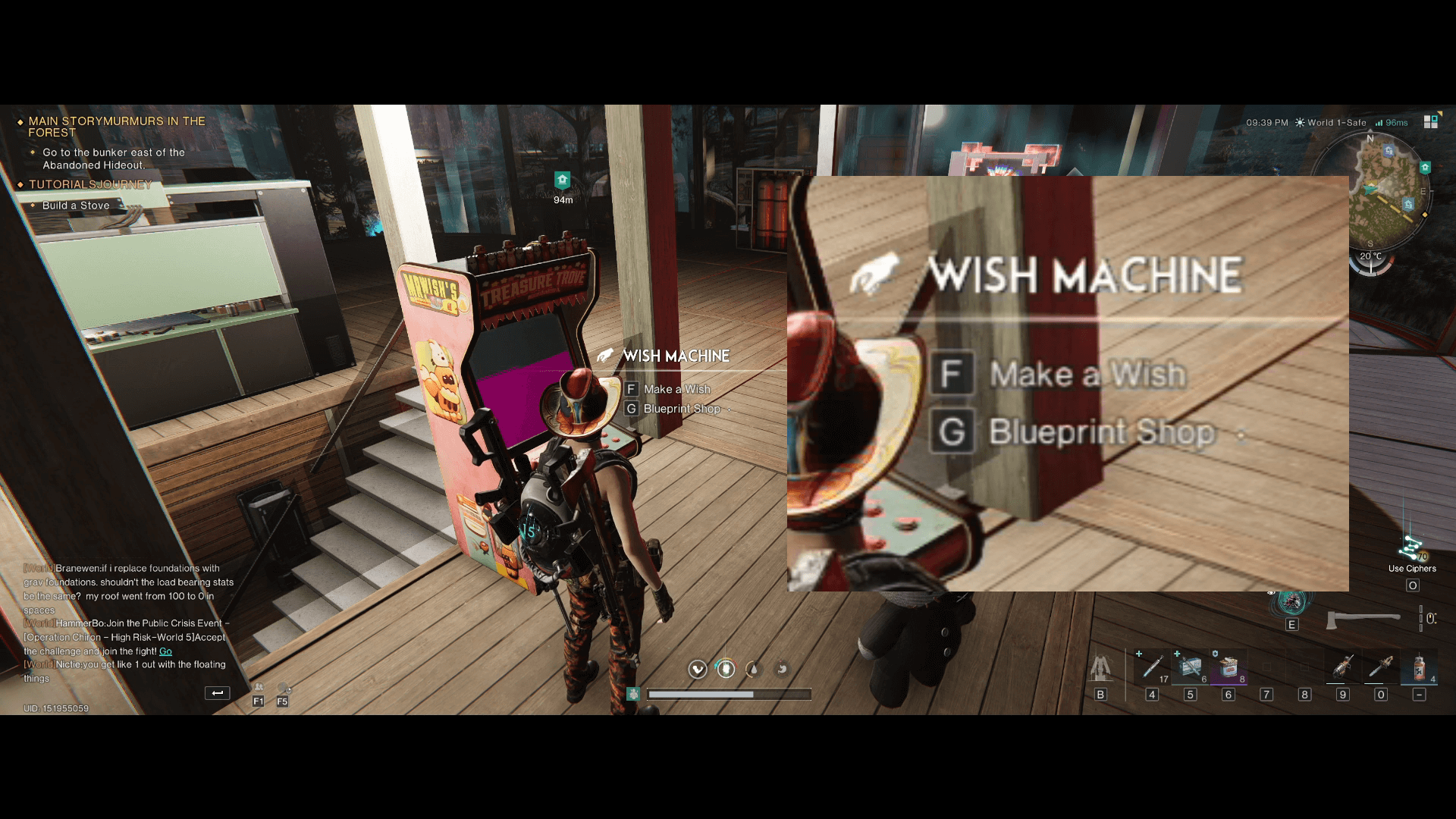Select the Build a Stove tutorial objective
The image size is (1456, 819).
pyautogui.click(x=76, y=206)
